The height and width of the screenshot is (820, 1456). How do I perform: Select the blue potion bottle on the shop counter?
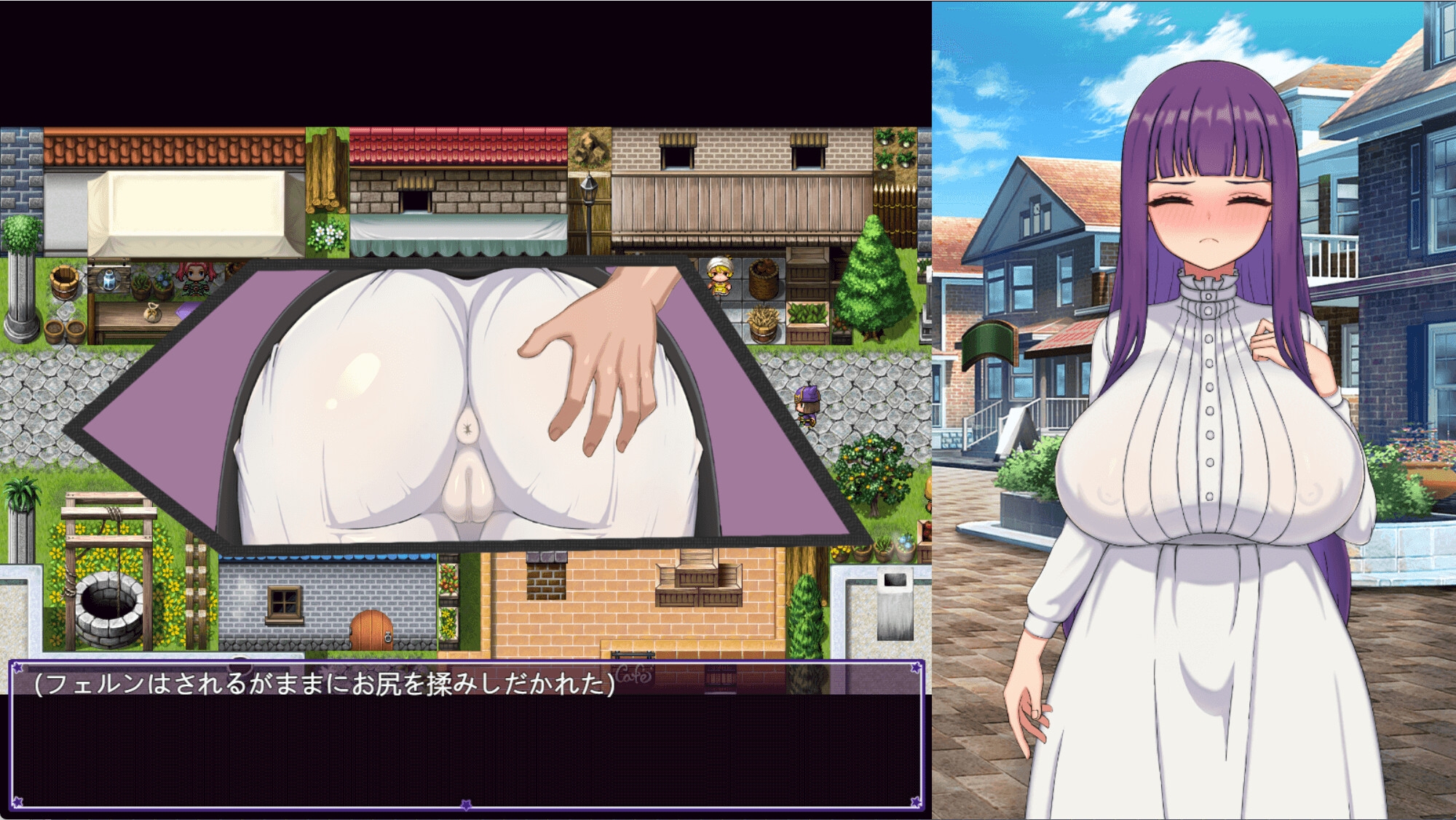109,280
